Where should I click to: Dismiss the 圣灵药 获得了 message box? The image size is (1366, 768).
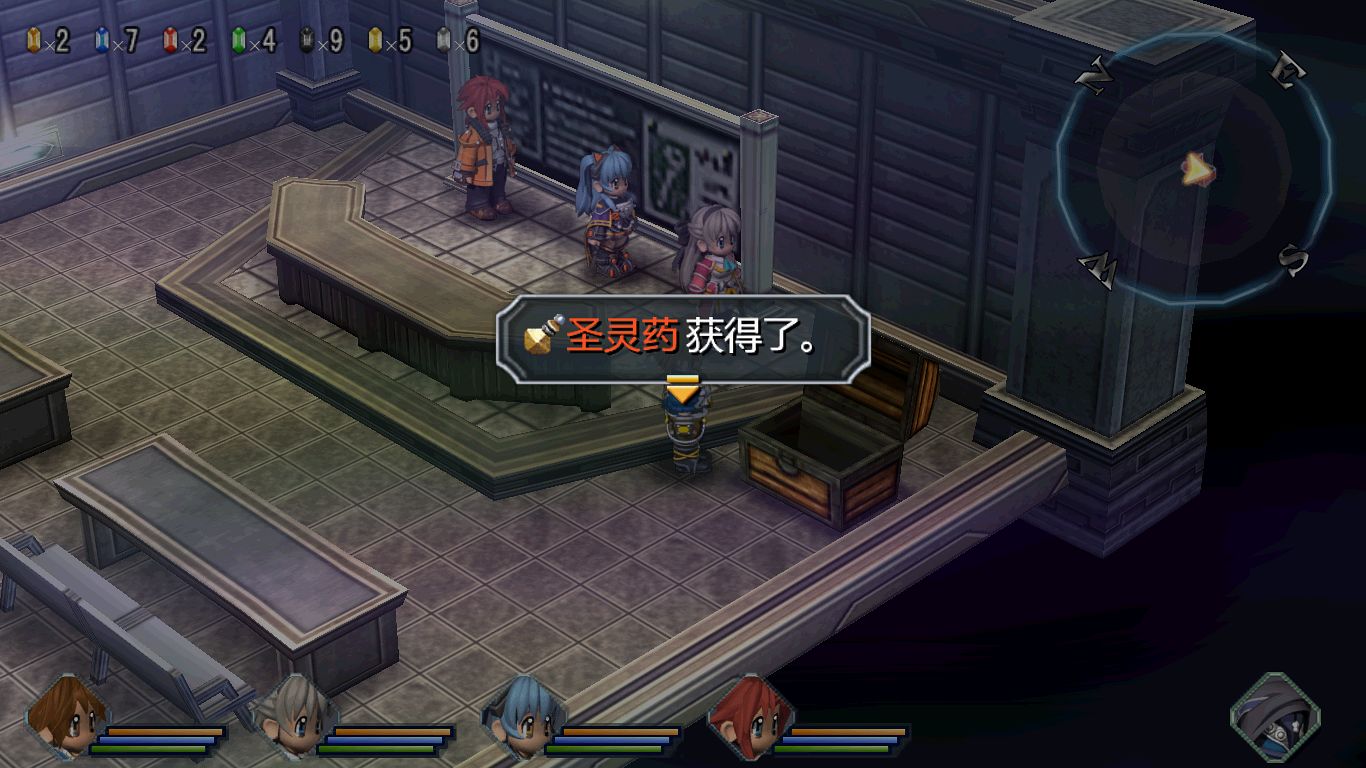point(684,338)
